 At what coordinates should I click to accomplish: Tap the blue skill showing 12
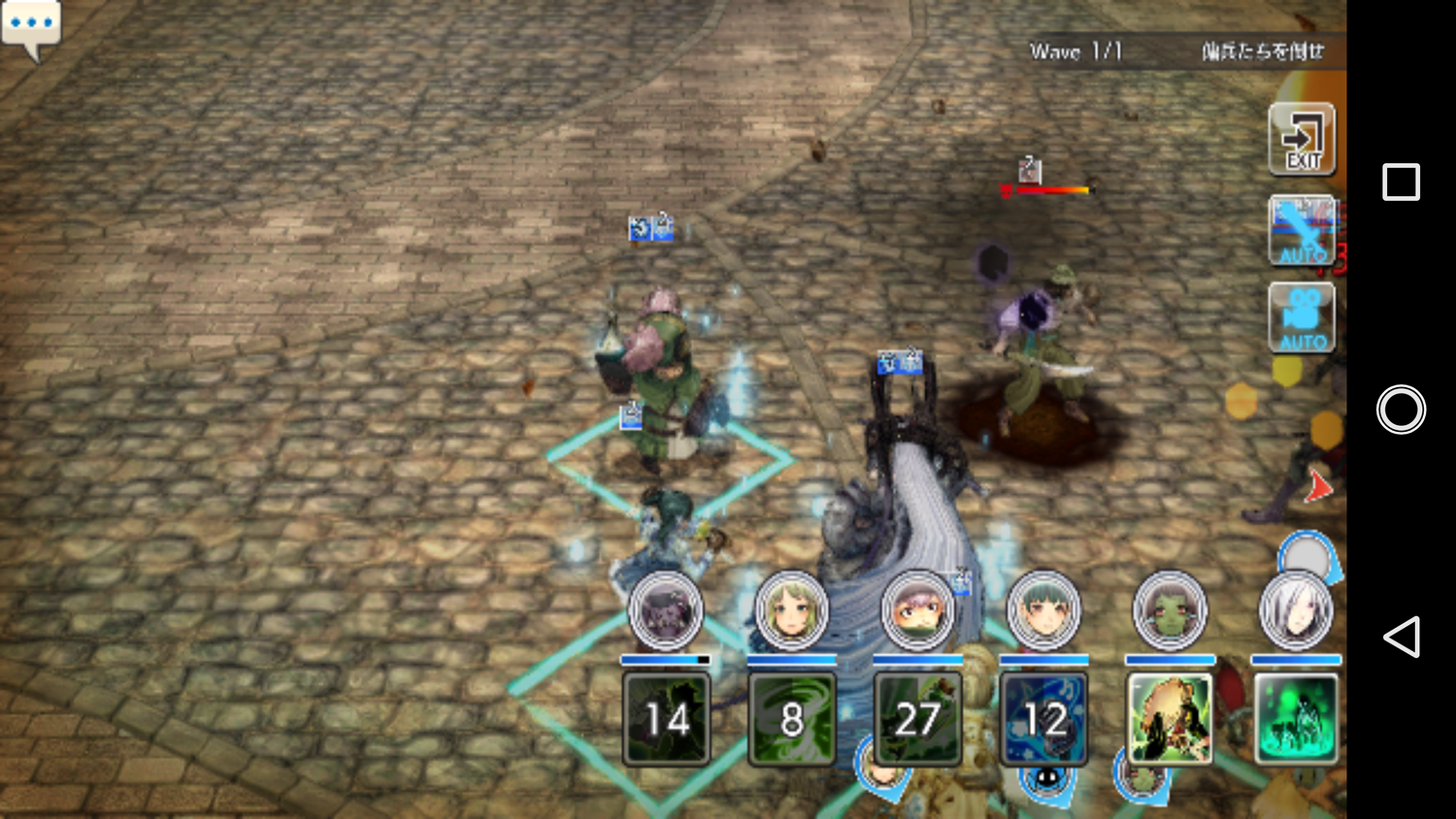1043,719
